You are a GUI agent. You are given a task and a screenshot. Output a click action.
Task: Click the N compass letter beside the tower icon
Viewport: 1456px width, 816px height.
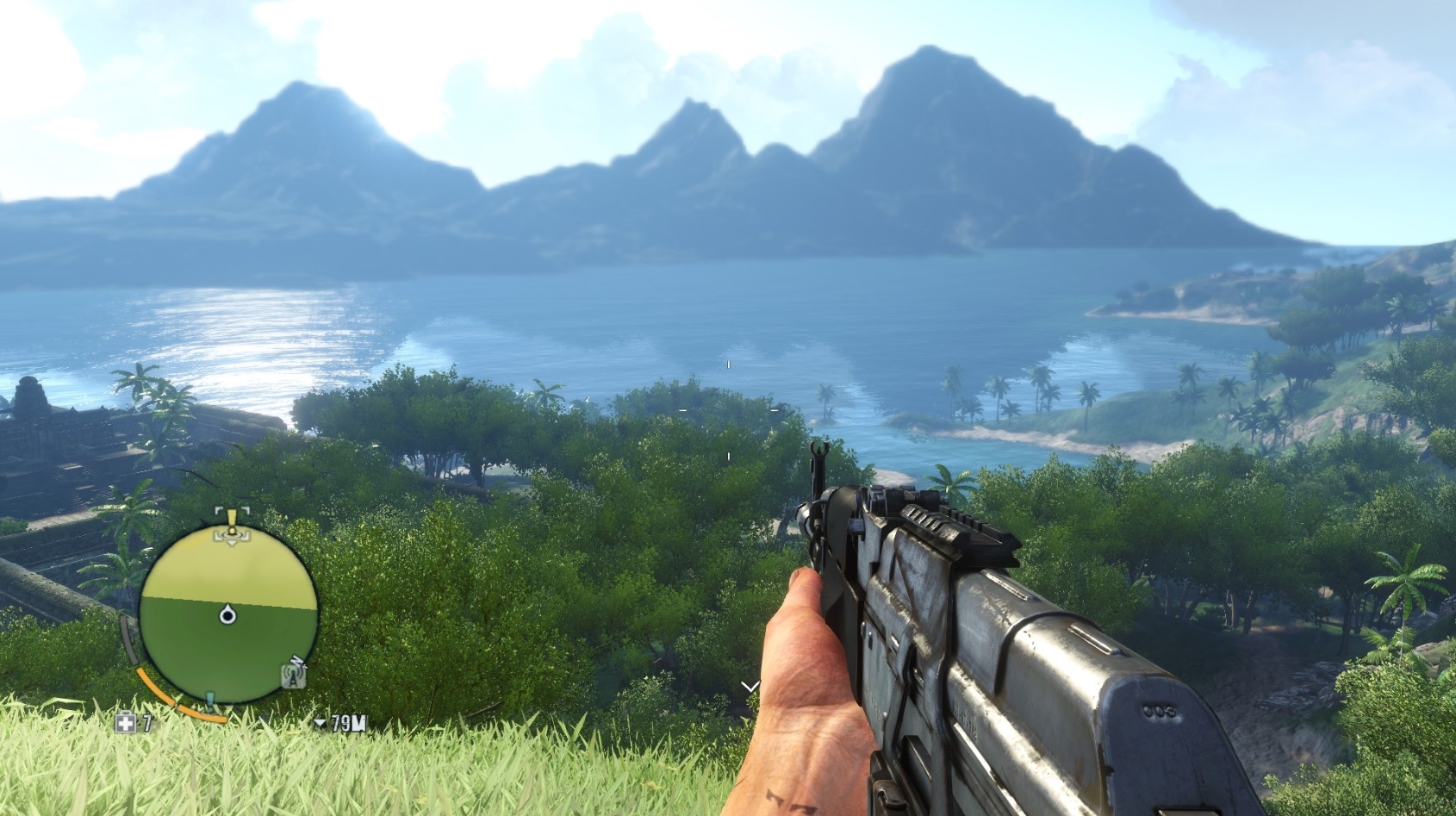299,661
